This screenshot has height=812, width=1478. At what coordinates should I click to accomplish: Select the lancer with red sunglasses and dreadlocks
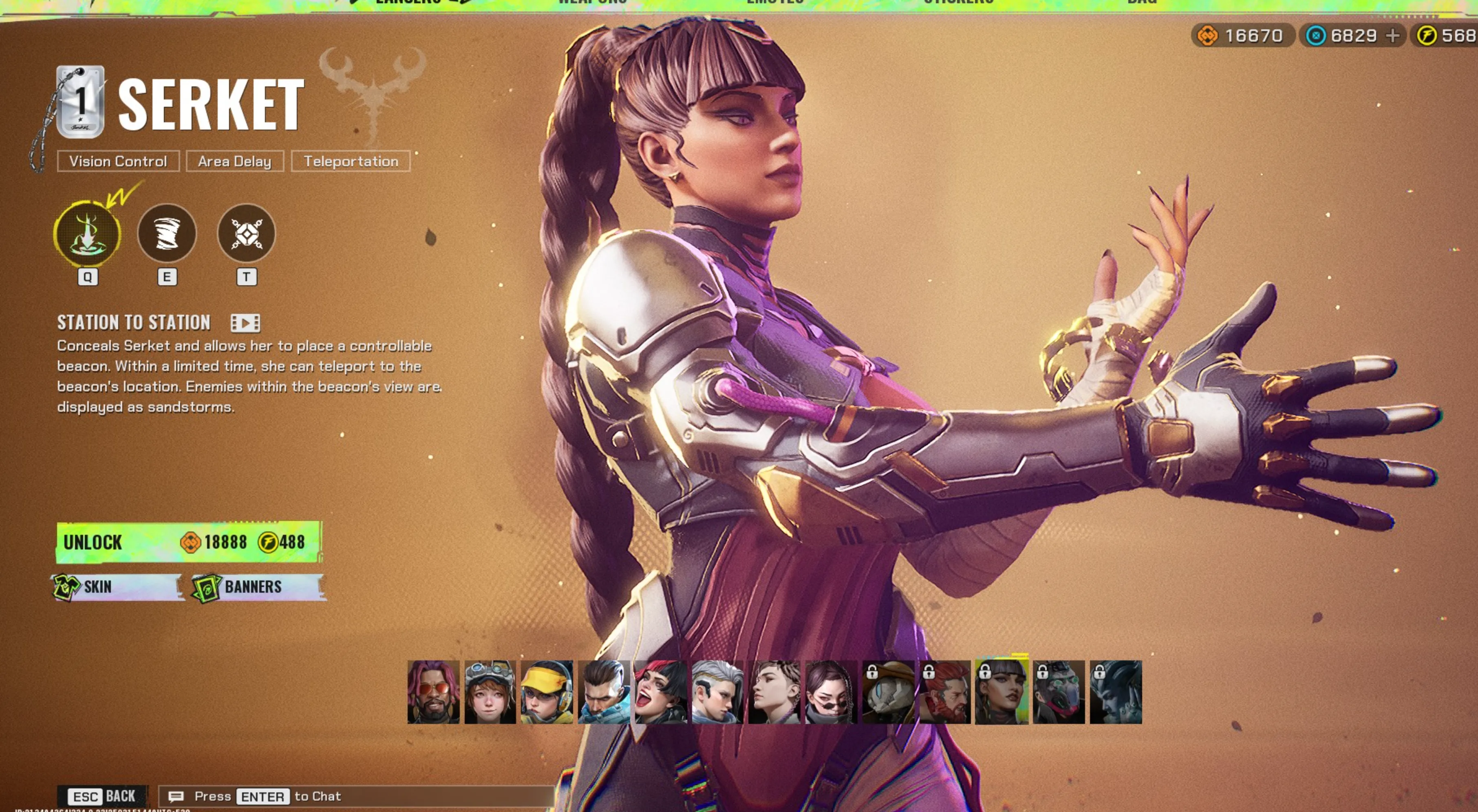(x=433, y=692)
